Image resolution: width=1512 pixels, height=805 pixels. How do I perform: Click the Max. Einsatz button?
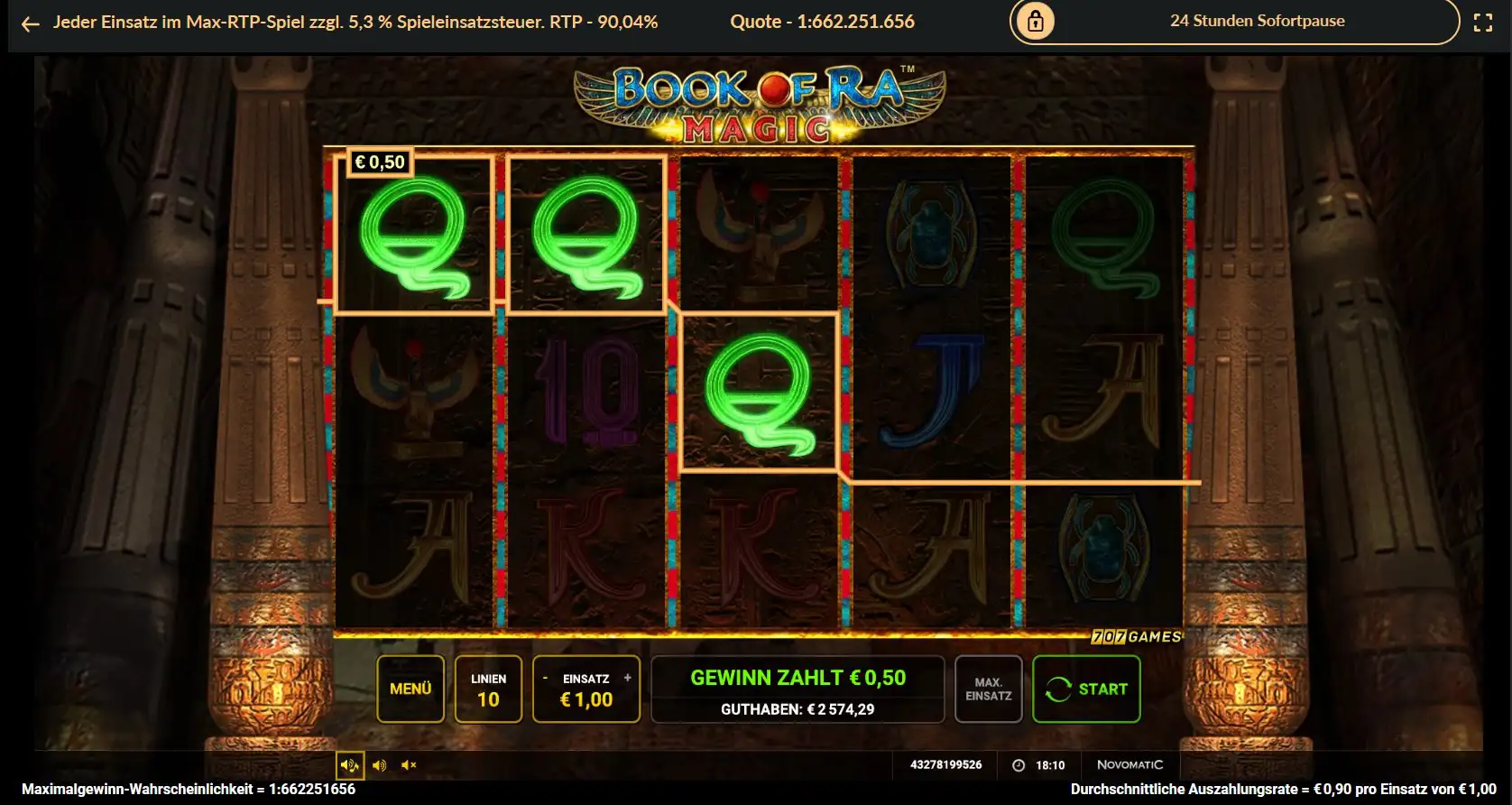[x=988, y=689]
